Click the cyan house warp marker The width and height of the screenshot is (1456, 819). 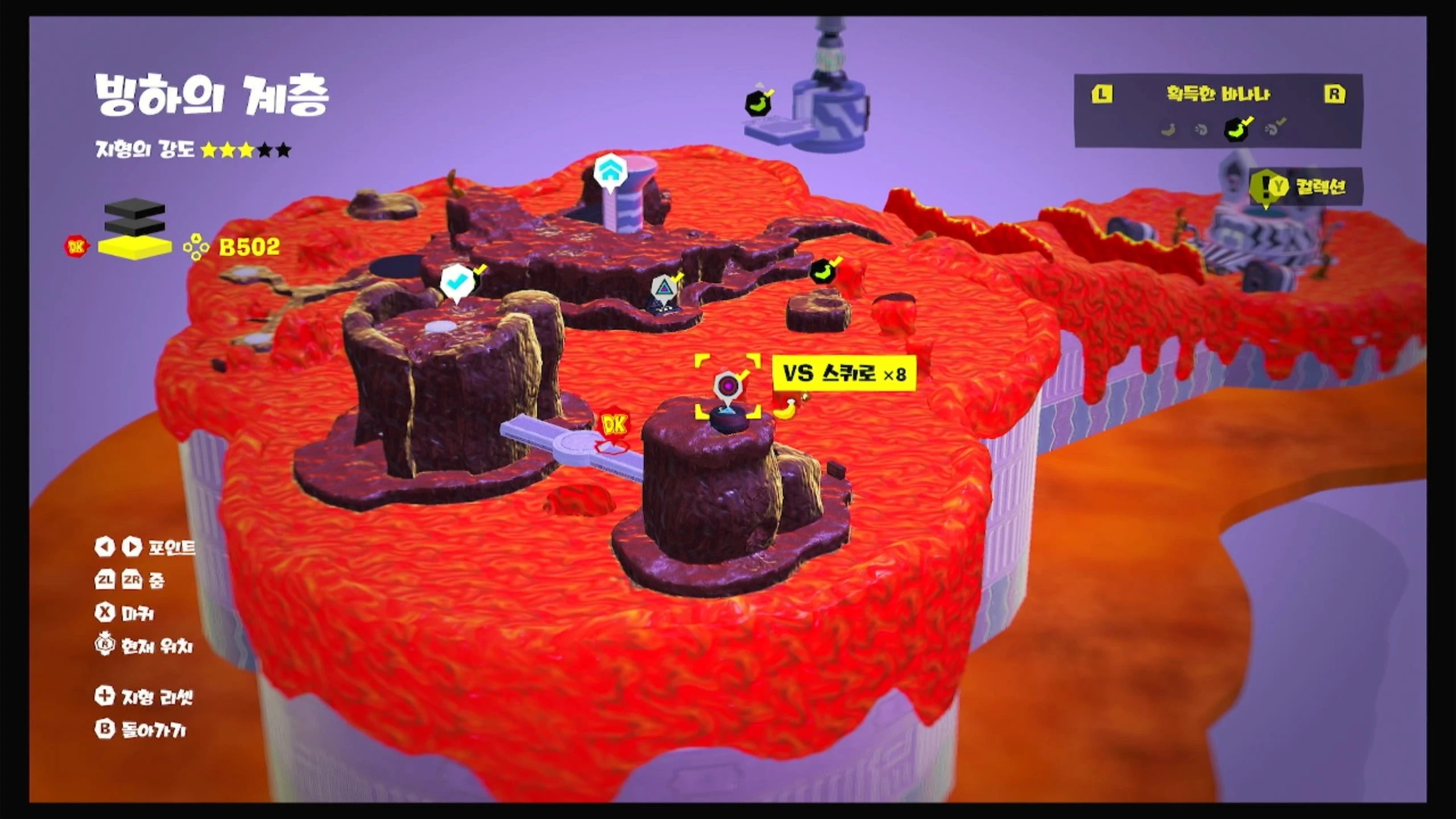[610, 169]
